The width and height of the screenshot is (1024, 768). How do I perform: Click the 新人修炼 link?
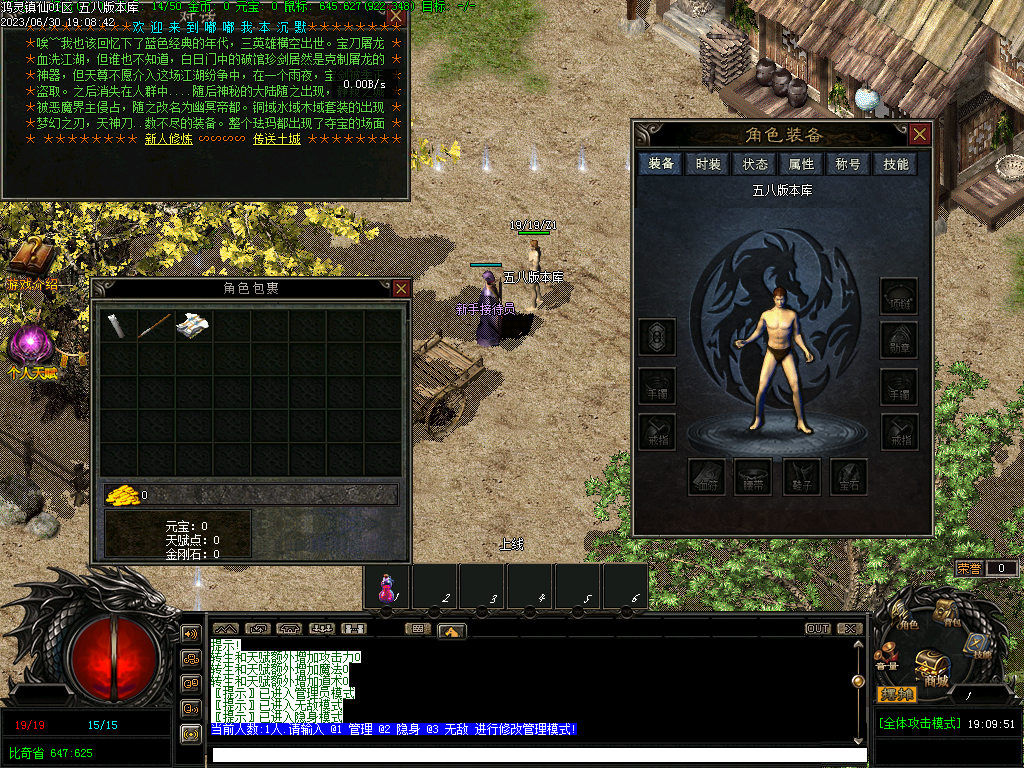click(168, 139)
